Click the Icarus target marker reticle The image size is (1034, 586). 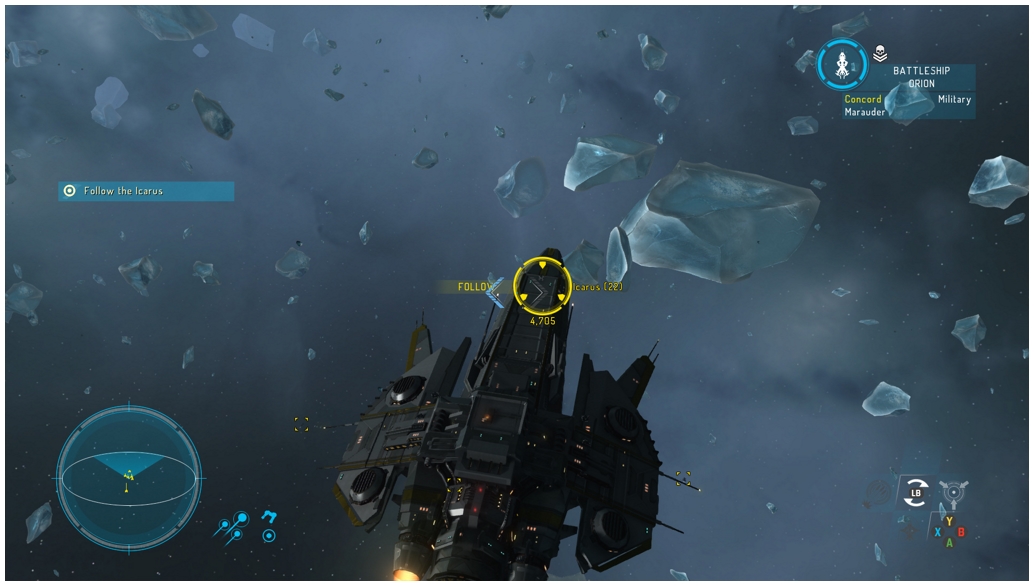(x=541, y=288)
